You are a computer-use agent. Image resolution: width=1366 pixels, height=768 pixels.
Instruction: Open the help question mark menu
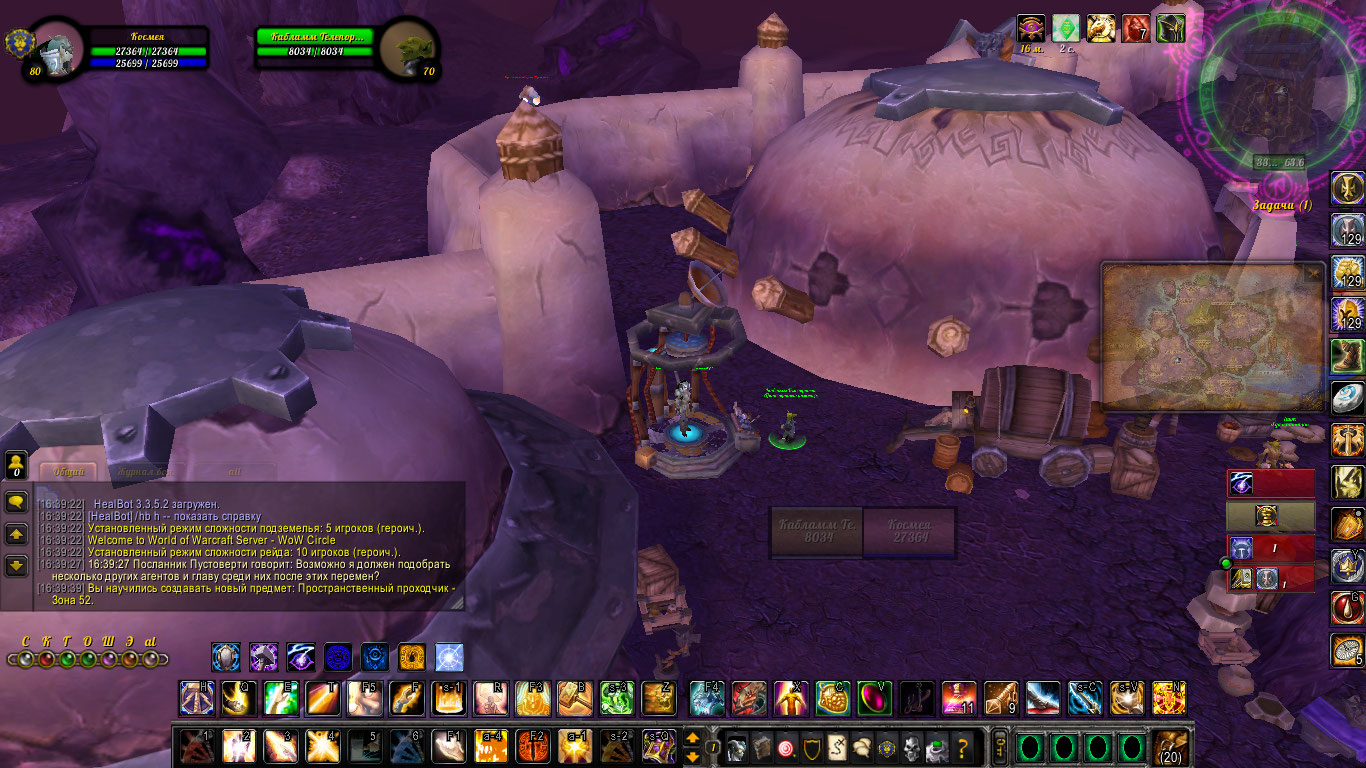(962, 747)
